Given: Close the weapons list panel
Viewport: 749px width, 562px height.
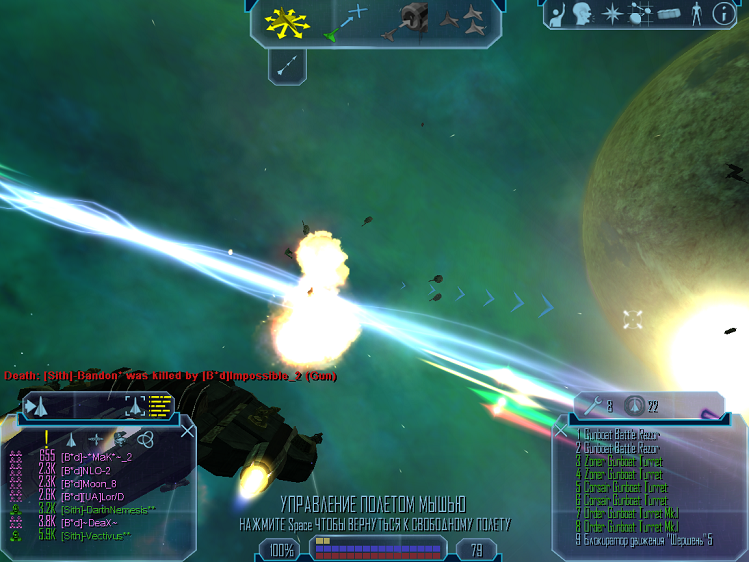Looking at the screenshot, I should coord(560,431).
